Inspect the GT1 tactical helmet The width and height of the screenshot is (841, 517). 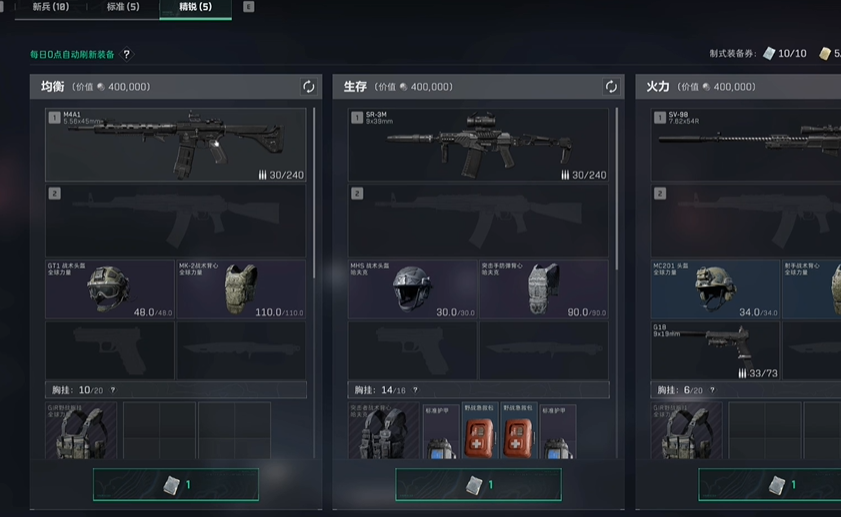click(x=110, y=289)
